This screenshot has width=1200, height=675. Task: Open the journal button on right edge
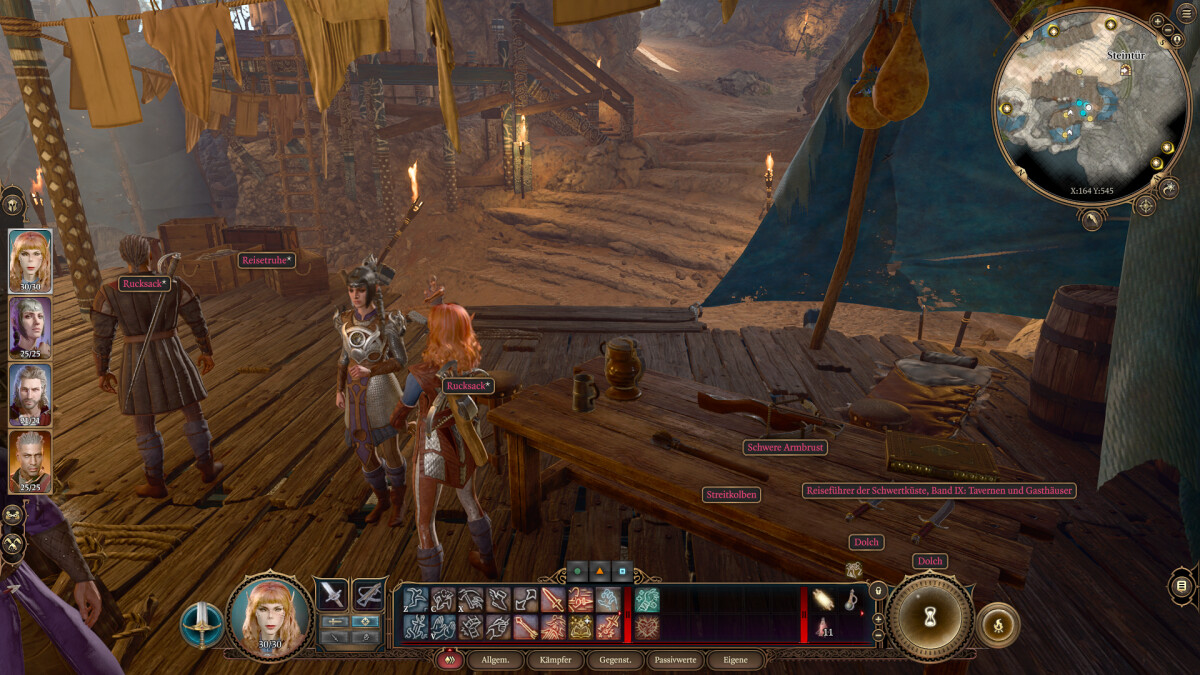coord(1181,585)
